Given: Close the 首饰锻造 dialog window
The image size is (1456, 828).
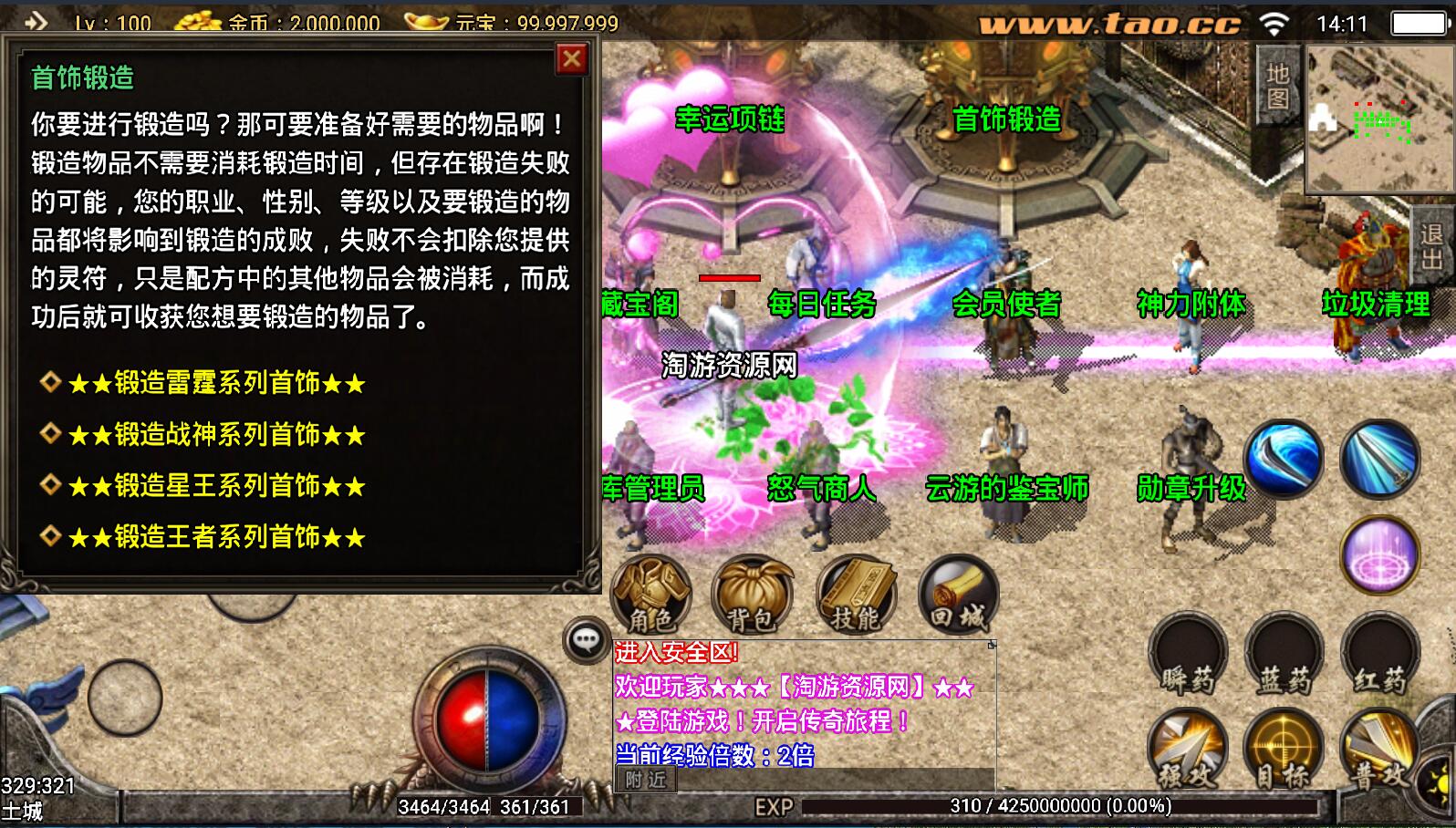Looking at the screenshot, I should click(572, 60).
